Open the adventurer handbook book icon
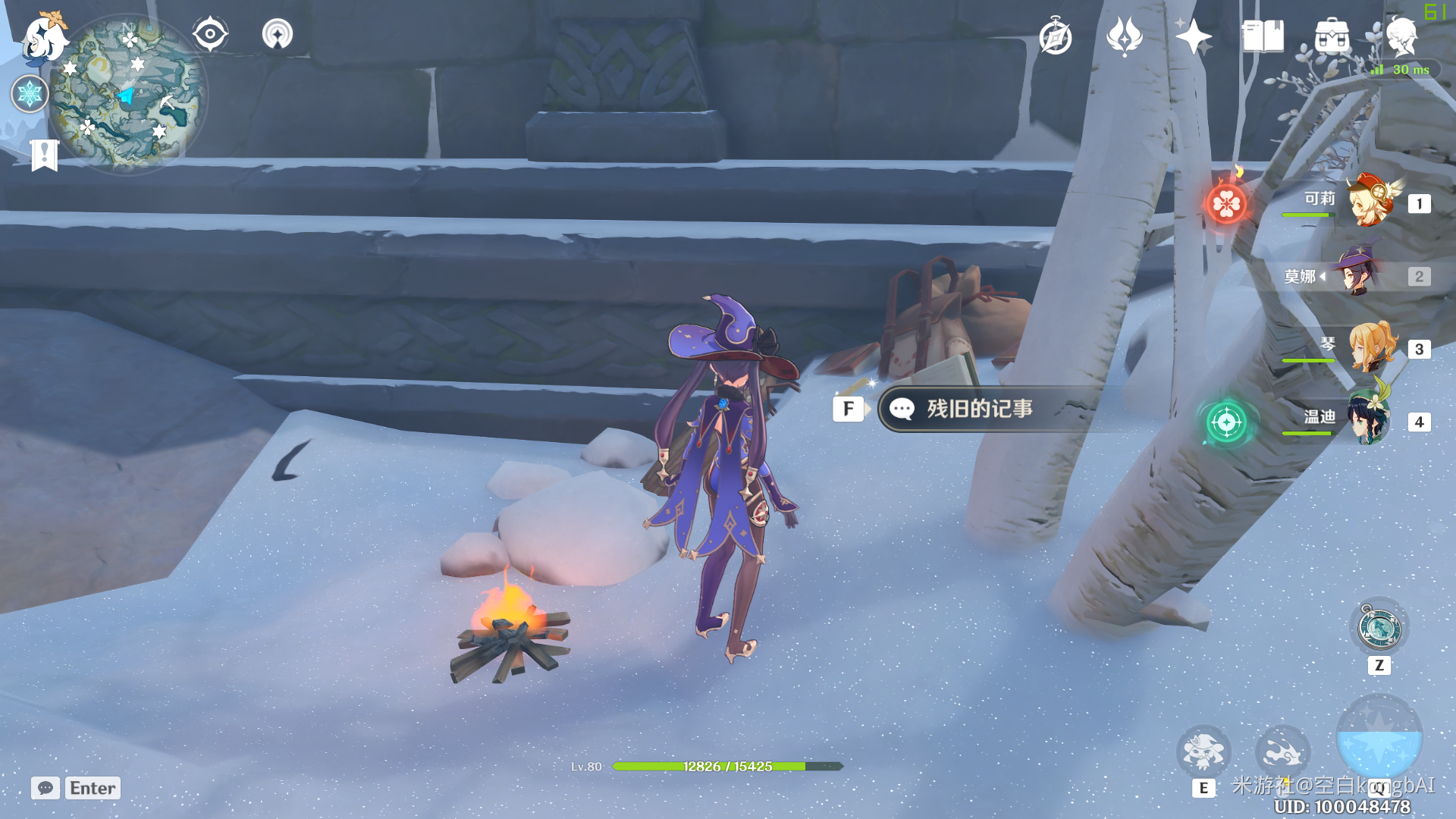 click(1263, 36)
